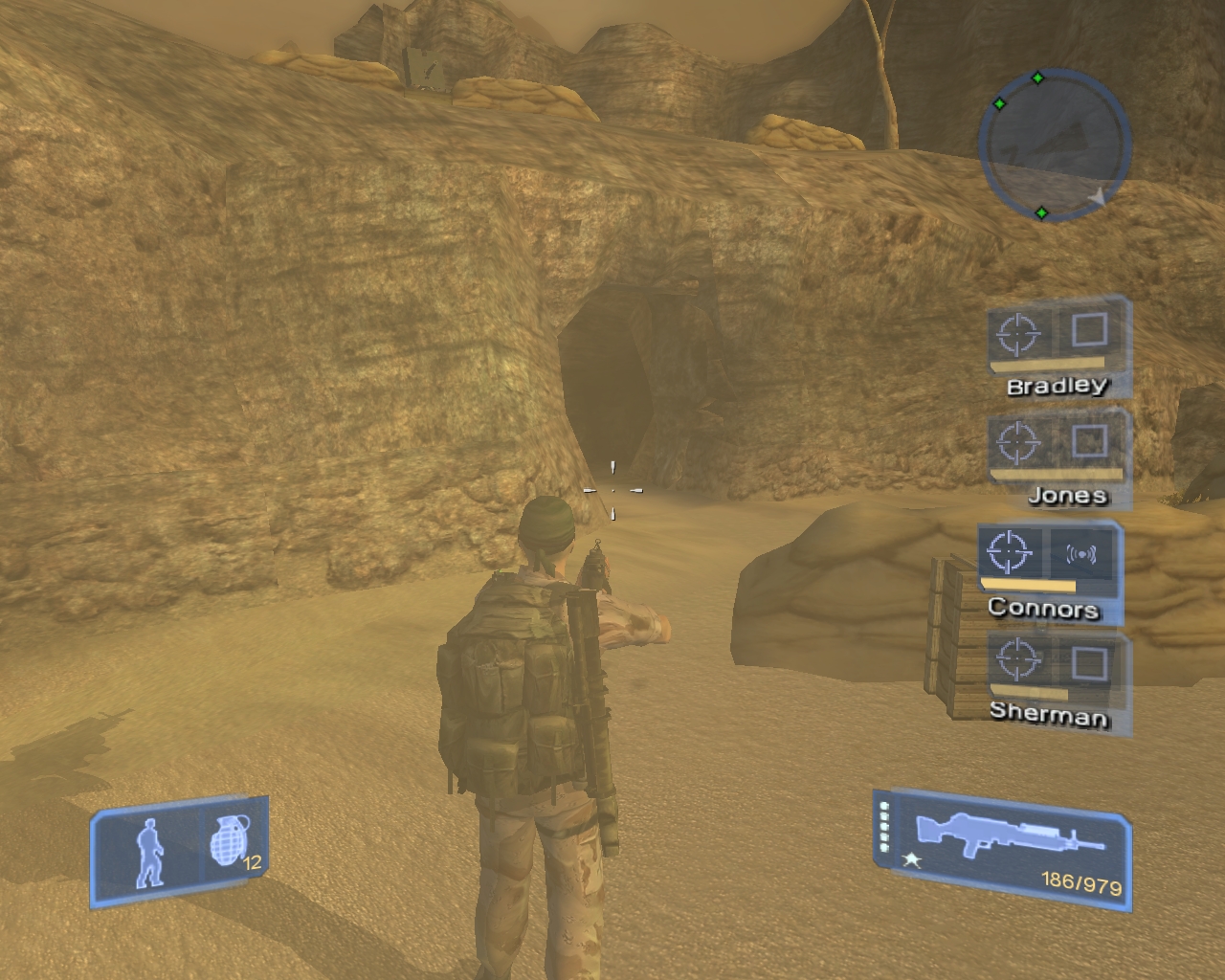The image size is (1225, 980).
Task: Select squad member Connors
Action: click(1043, 607)
